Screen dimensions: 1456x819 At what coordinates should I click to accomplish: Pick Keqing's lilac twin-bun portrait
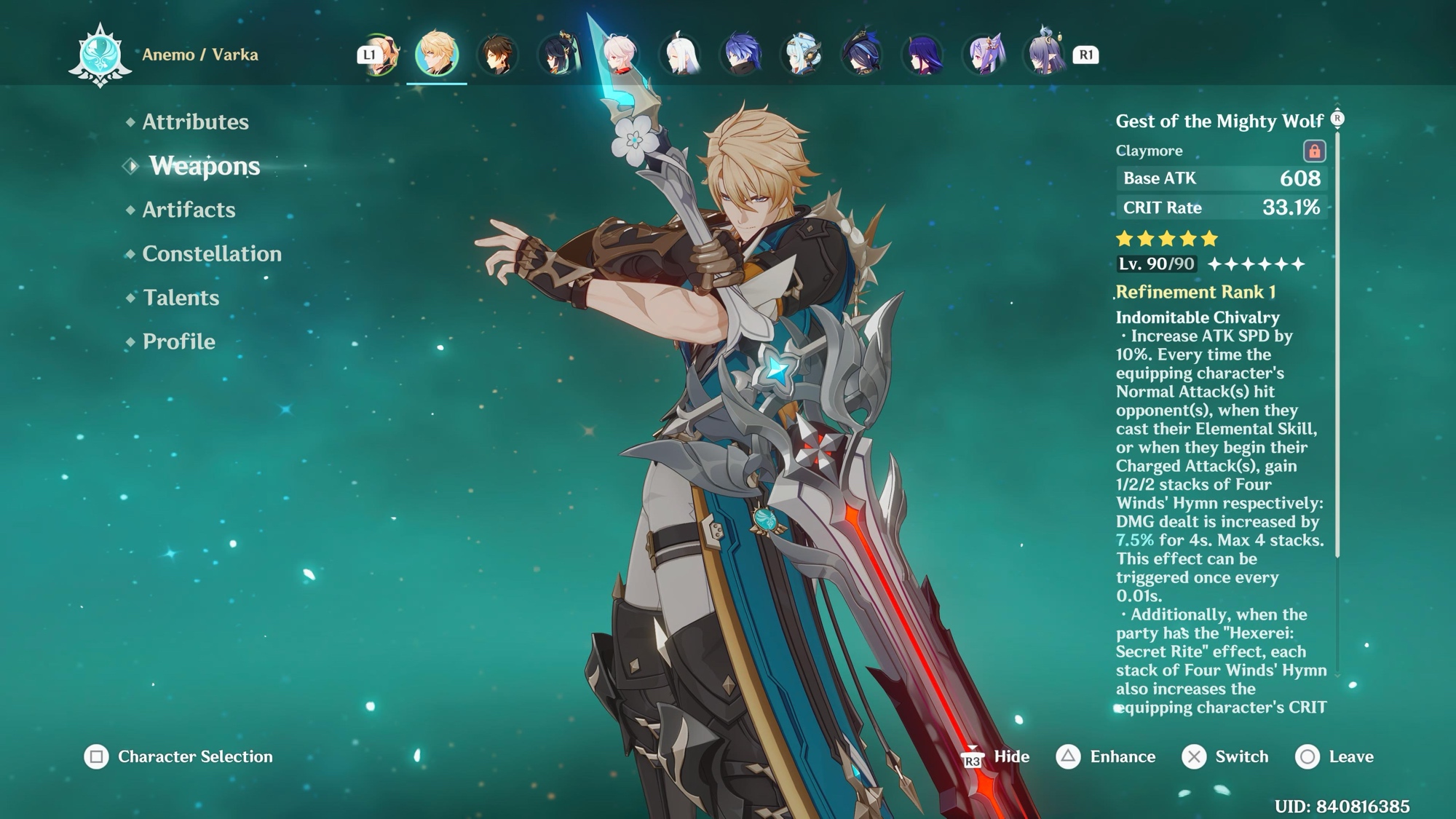[x=984, y=55]
